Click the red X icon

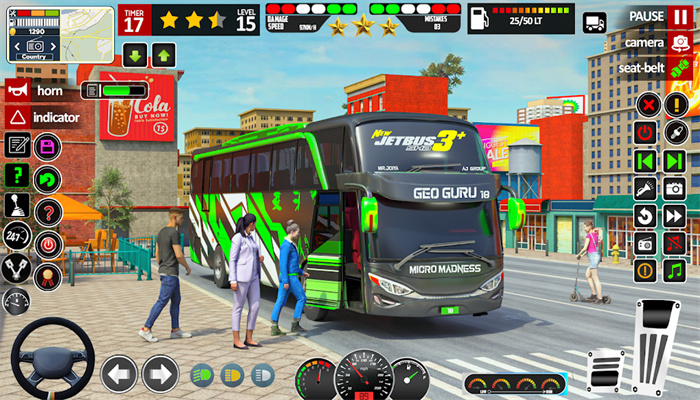click(x=647, y=105)
